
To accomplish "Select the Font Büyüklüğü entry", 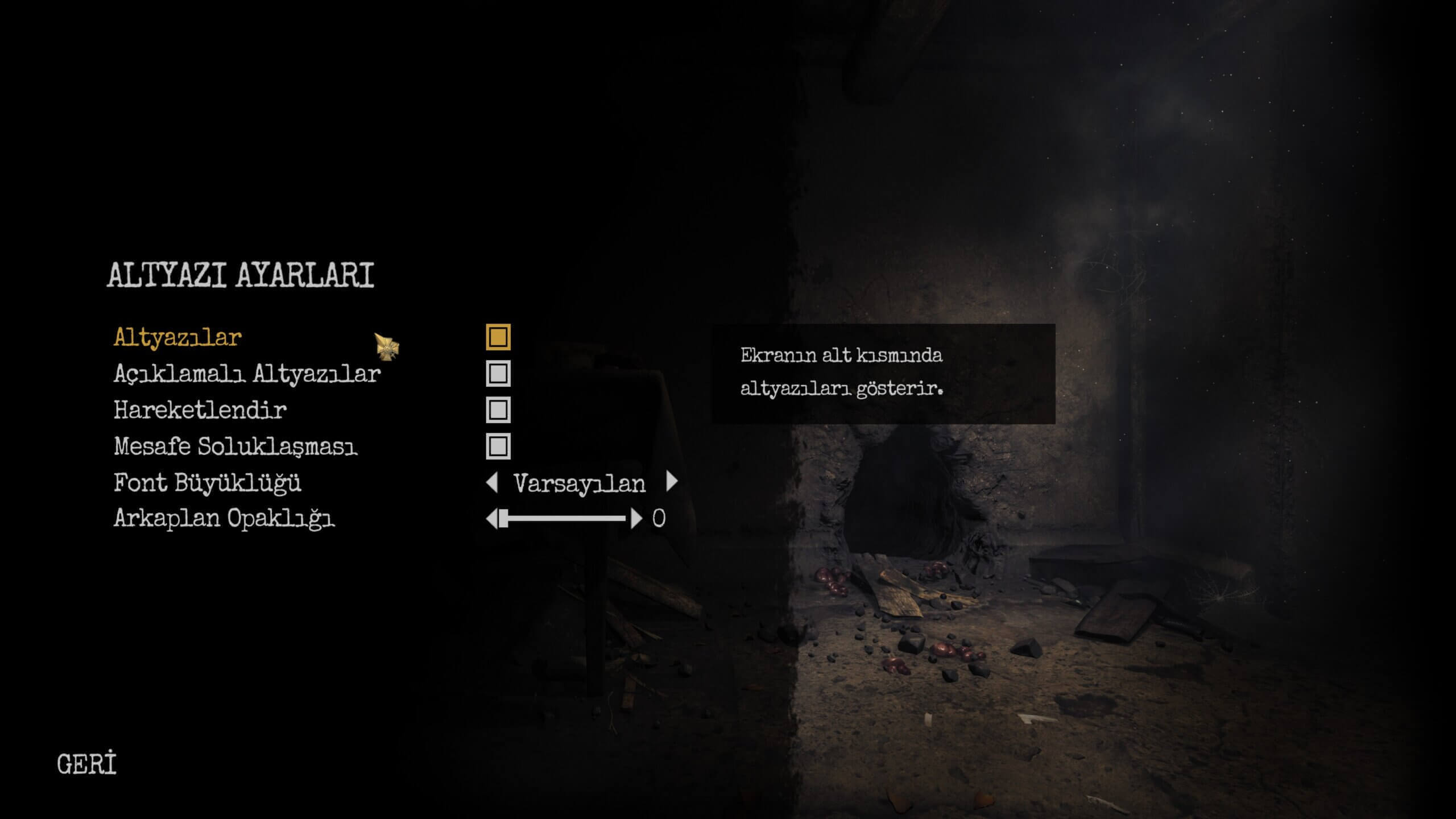I will tap(207, 483).
